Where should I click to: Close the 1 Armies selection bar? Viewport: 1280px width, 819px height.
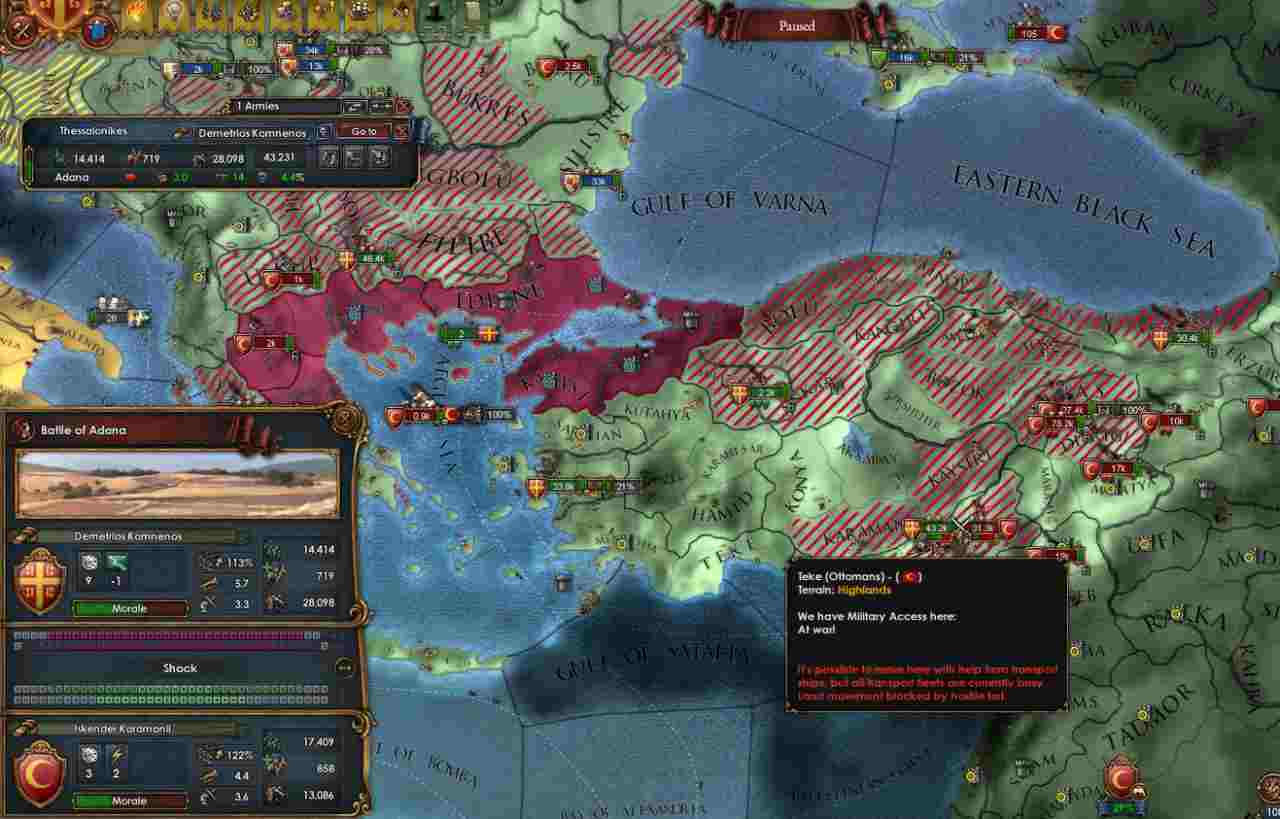point(403,106)
